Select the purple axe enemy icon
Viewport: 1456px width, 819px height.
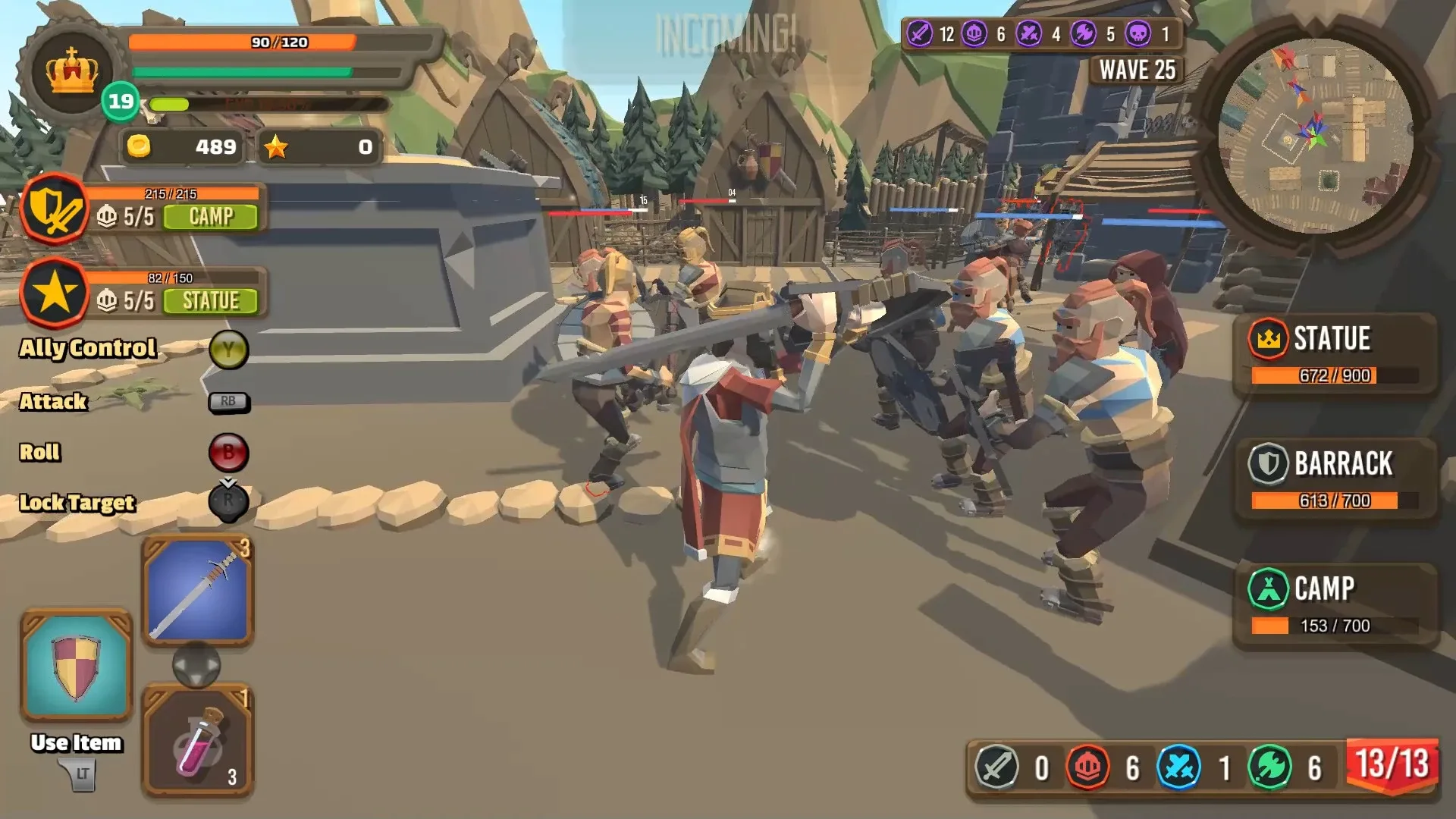point(1083,33)
